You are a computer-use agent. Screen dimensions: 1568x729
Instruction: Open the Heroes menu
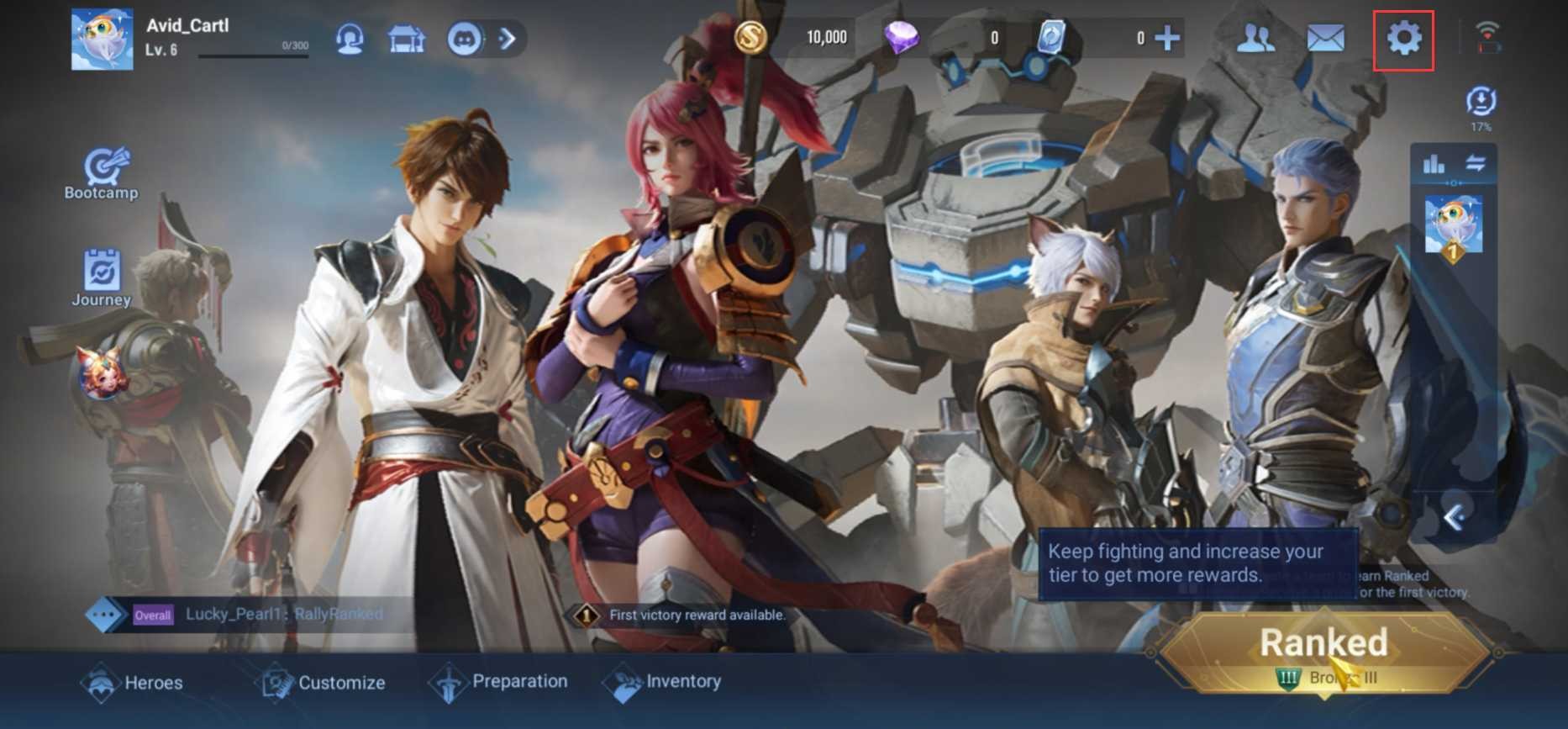tap(133, 683)
